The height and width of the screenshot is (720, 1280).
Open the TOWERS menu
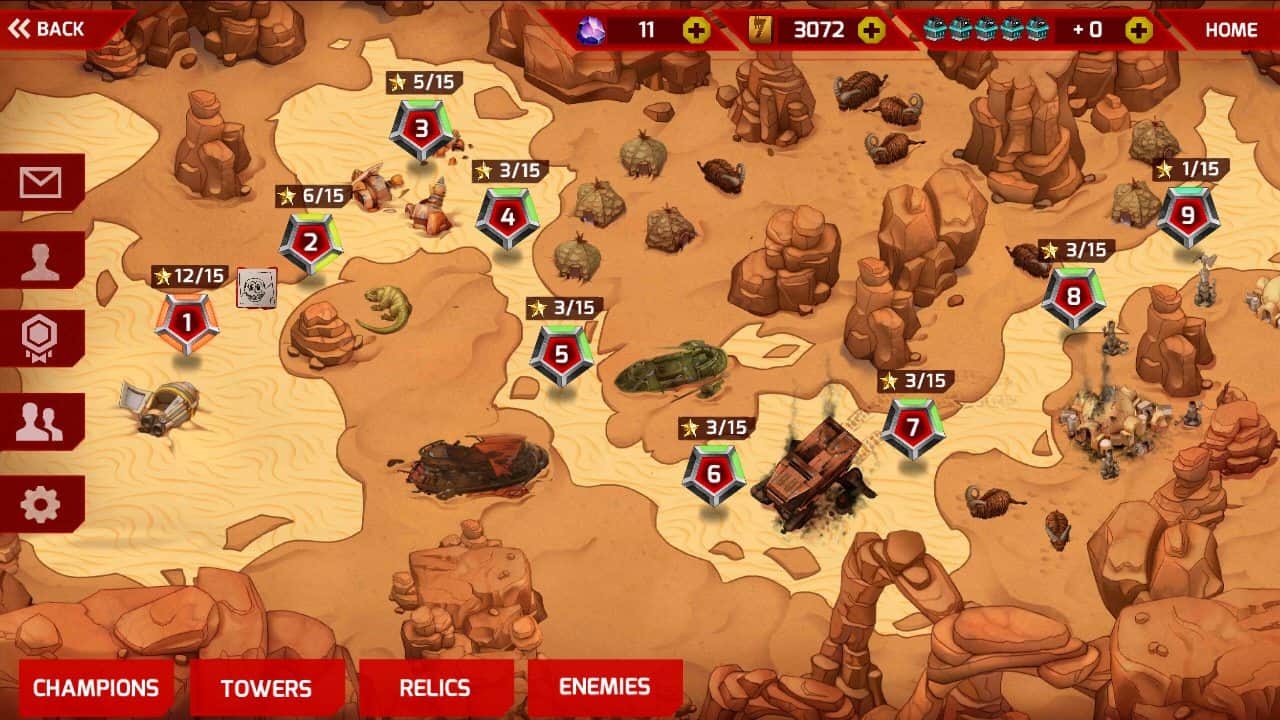[x=266, y=688]
